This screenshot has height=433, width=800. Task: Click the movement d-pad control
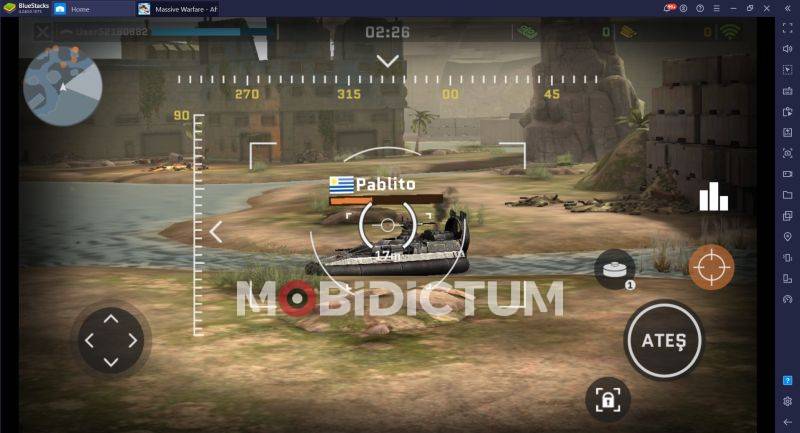[110, 340]
